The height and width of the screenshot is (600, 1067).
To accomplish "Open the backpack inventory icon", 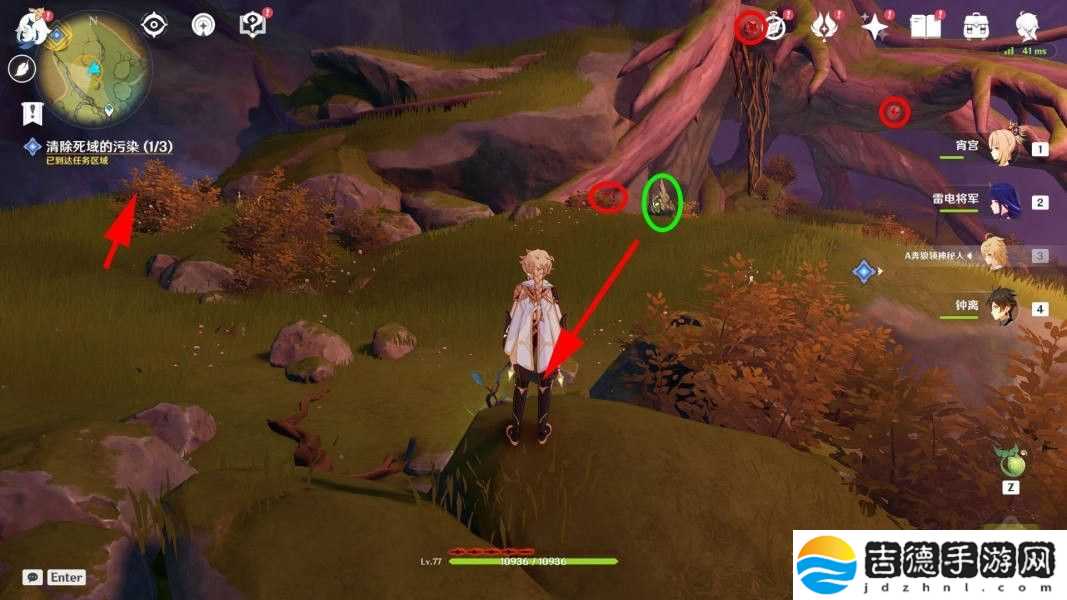I will coord(975,27).
